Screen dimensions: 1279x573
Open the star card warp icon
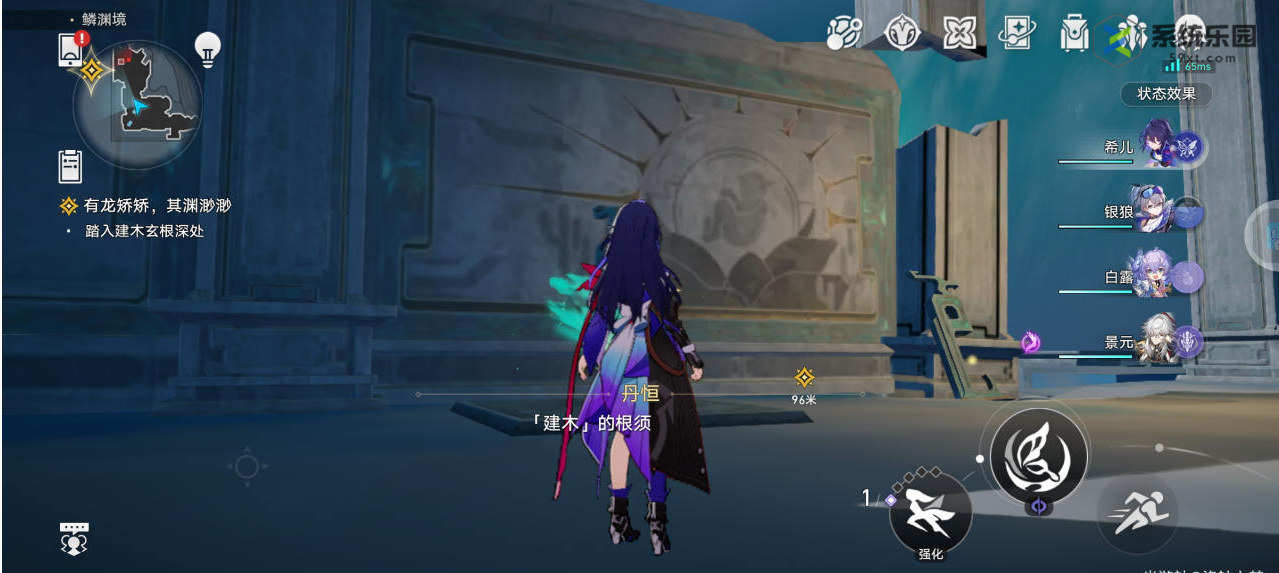[x=1016, y=33]
